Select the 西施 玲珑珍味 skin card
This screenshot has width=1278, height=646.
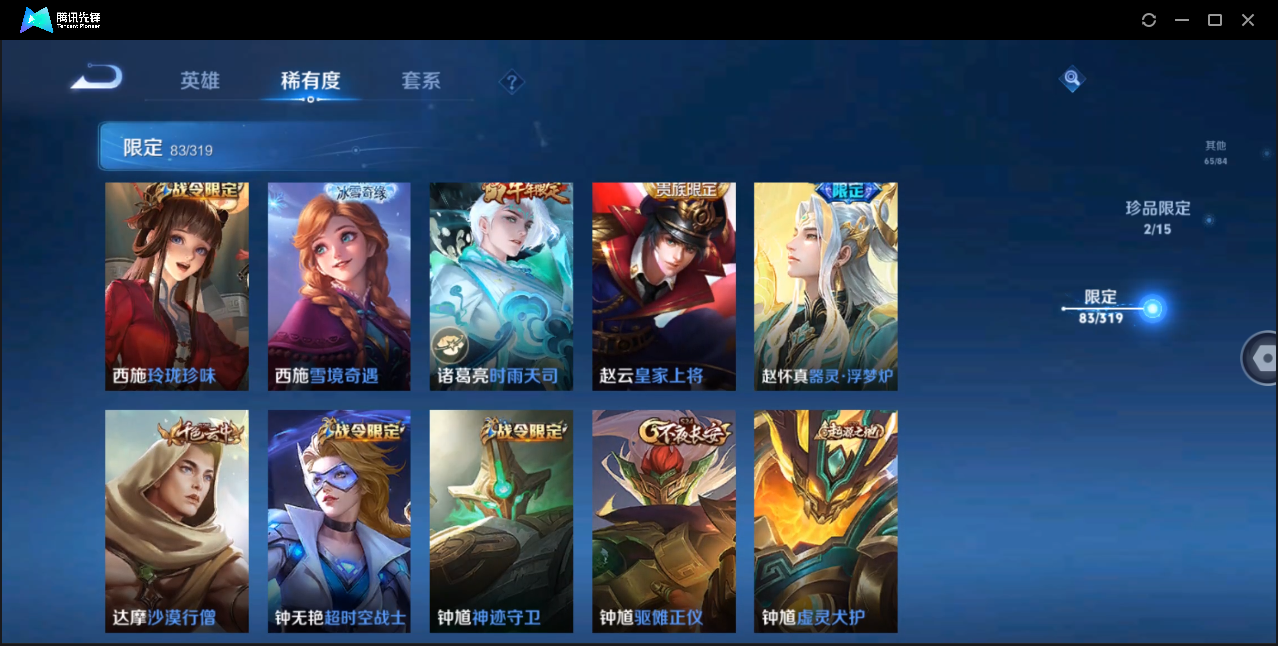[177, 286]
